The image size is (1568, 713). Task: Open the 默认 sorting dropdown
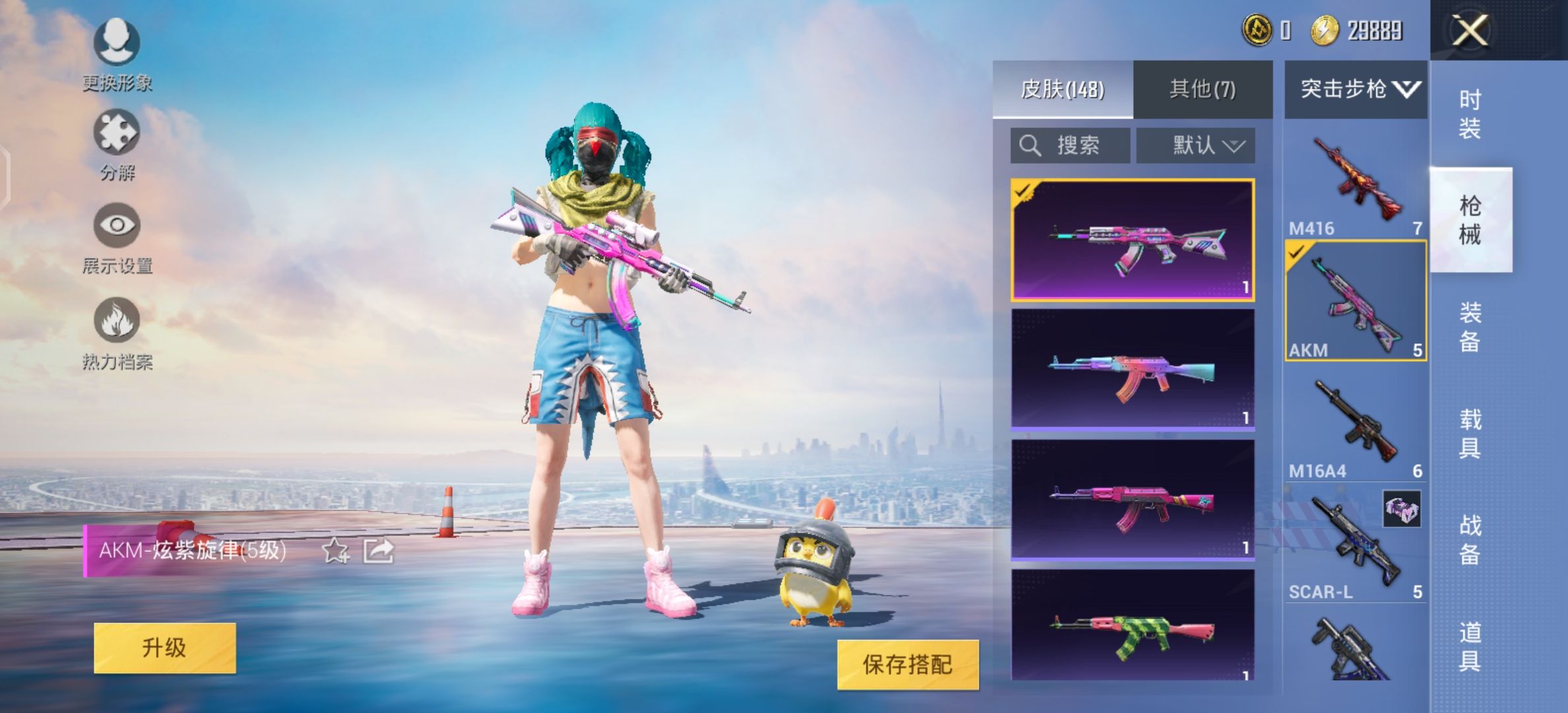(1194, 145)
